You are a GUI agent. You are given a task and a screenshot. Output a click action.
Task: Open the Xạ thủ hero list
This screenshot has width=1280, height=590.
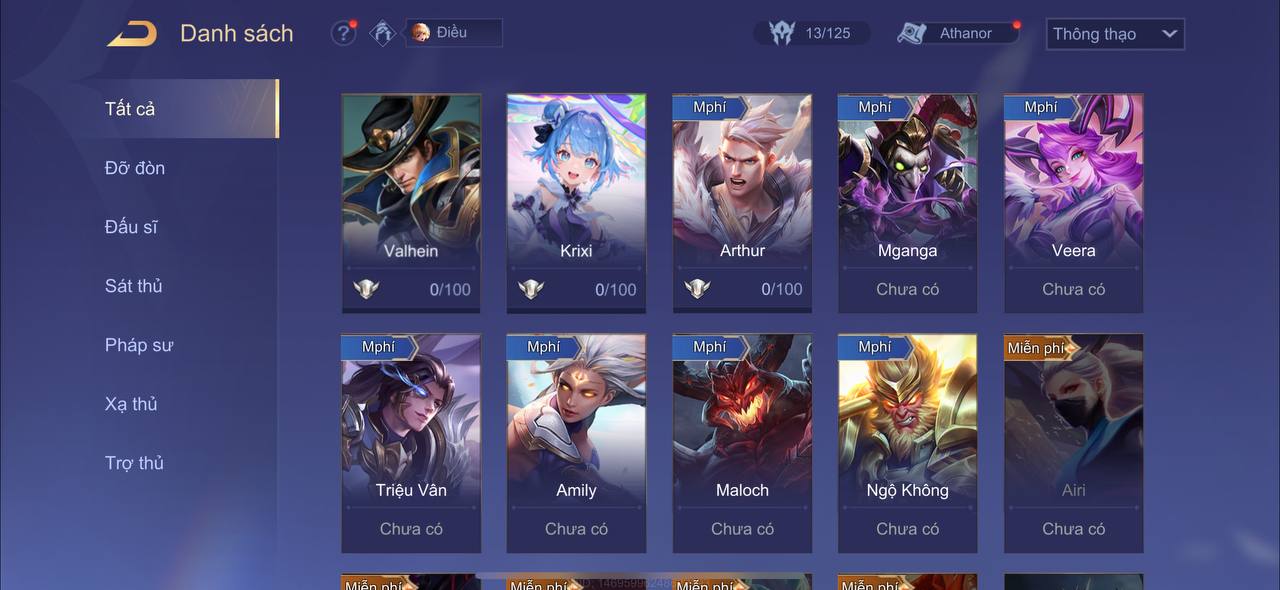point(131,404)
